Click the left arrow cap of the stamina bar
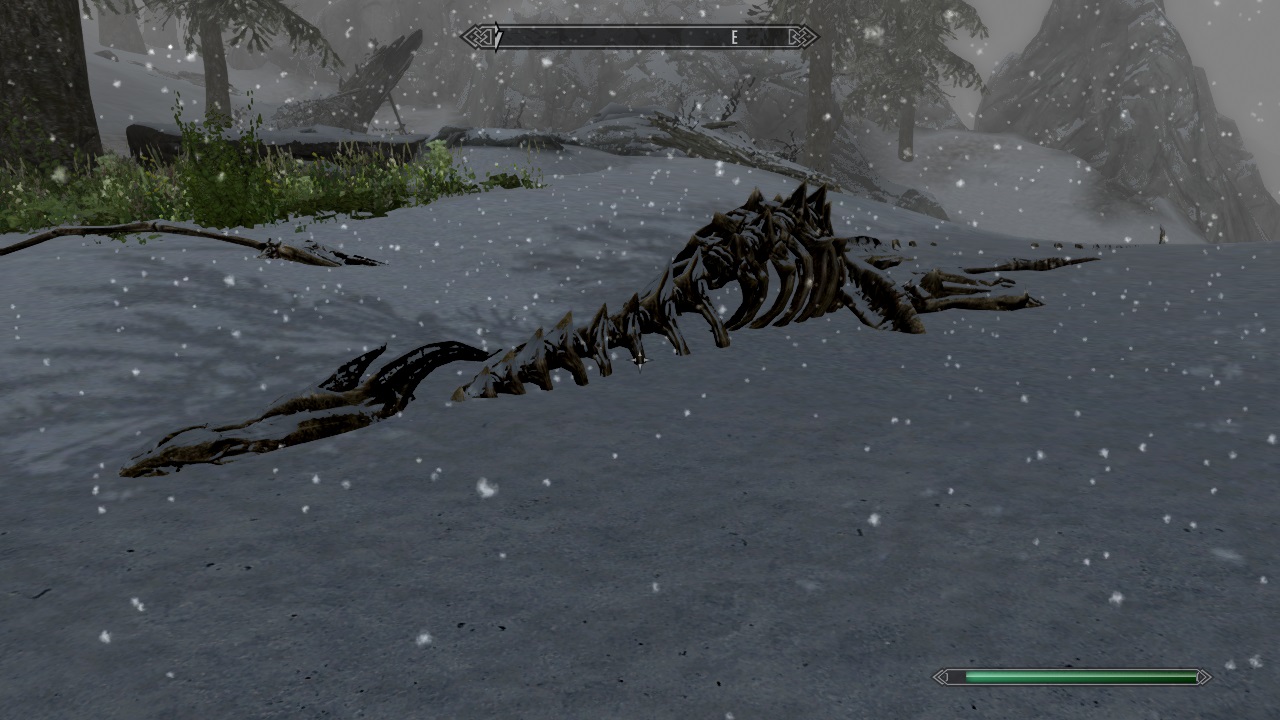The image size is (1280, 720). [x=941, y=677]
